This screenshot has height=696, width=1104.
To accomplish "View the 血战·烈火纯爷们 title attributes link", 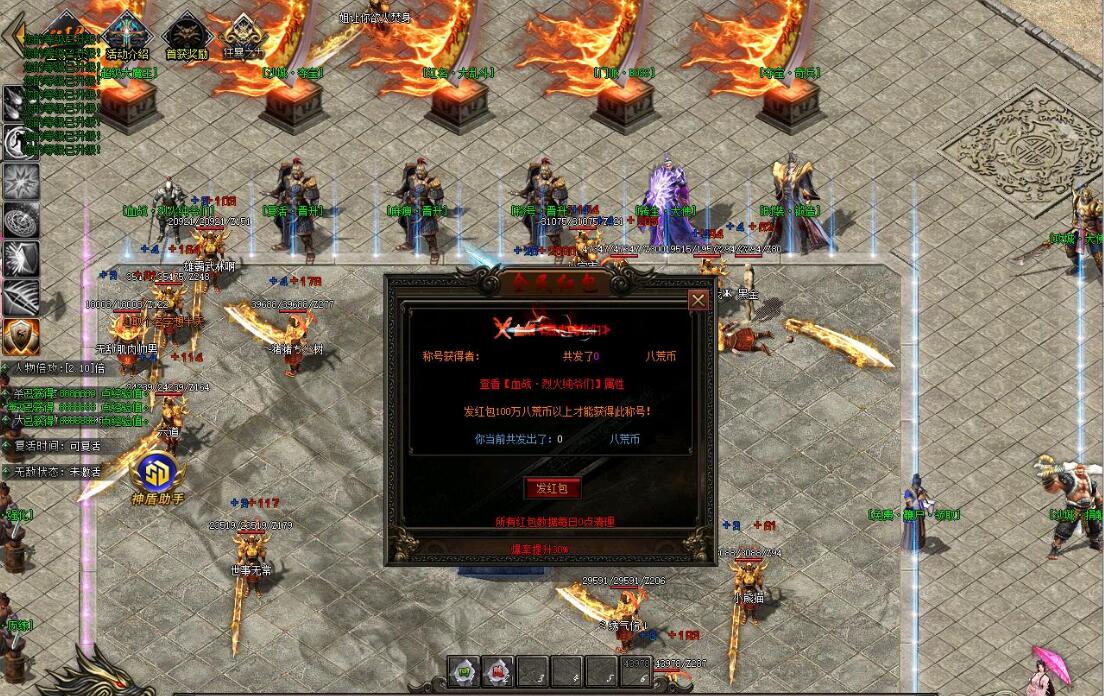I will (x=550, y=383).
